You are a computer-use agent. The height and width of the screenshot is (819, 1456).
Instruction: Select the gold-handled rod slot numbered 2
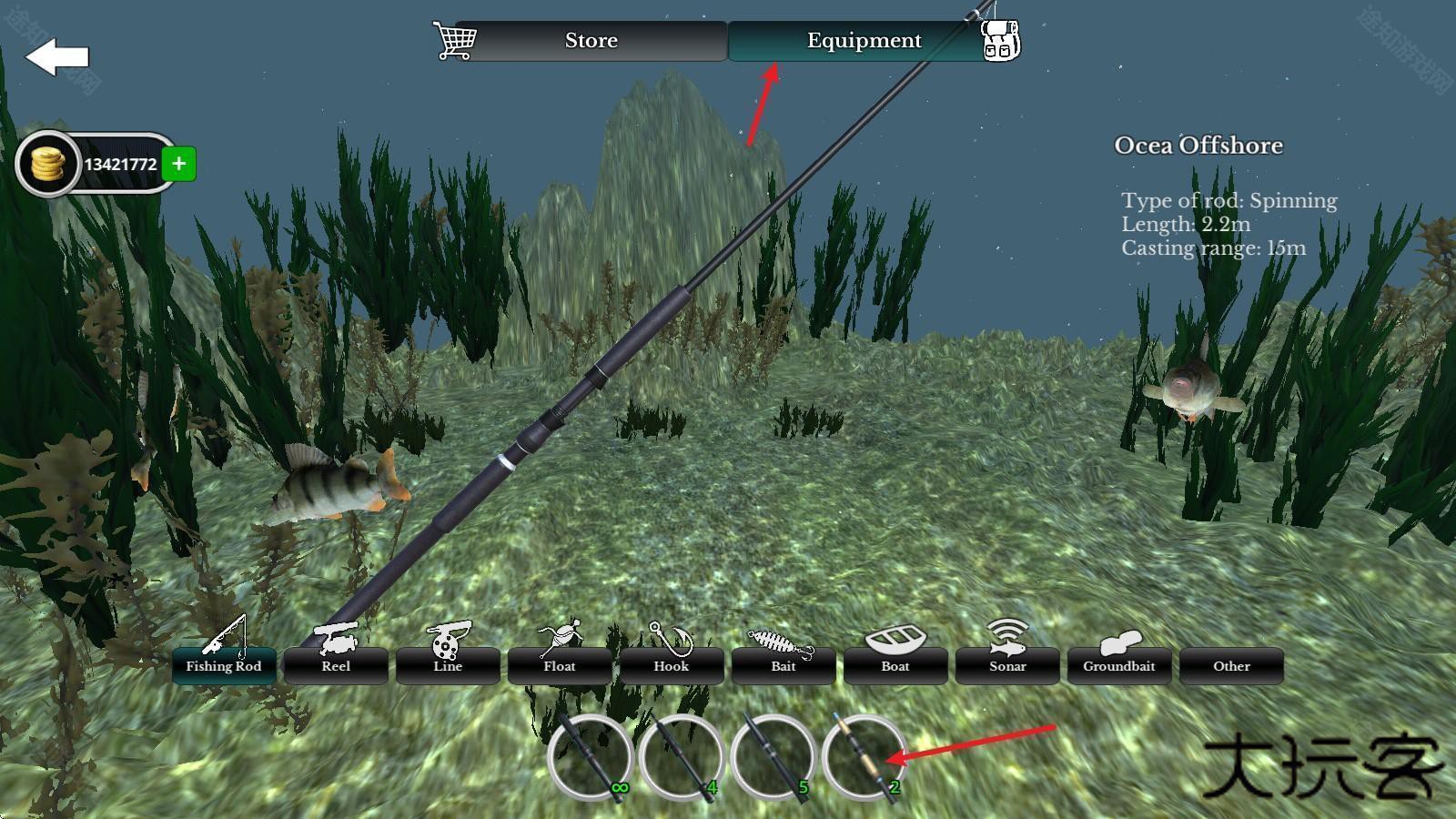point(863,757)
